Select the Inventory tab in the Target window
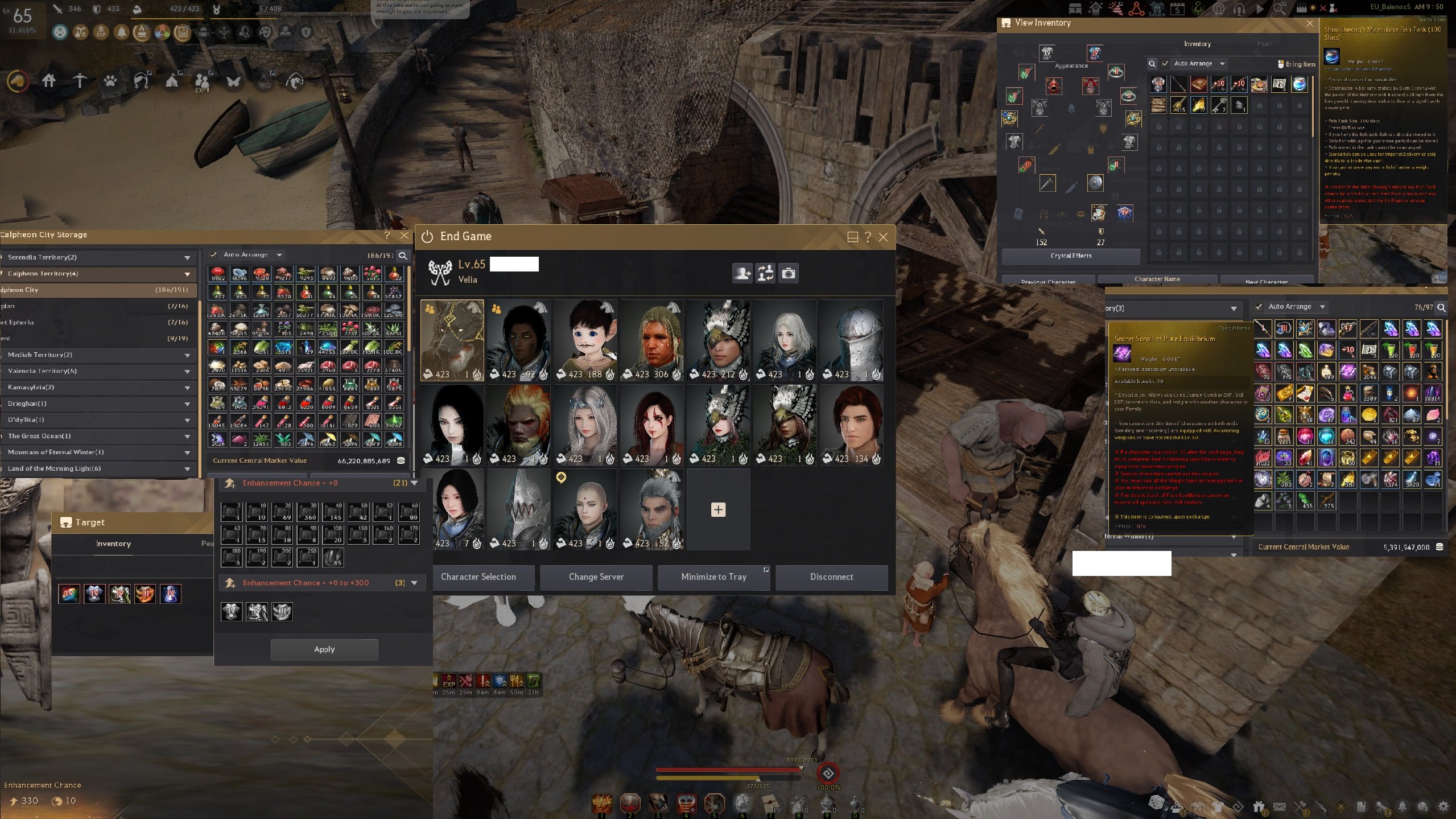1456x819 pixels. [113, 544]
